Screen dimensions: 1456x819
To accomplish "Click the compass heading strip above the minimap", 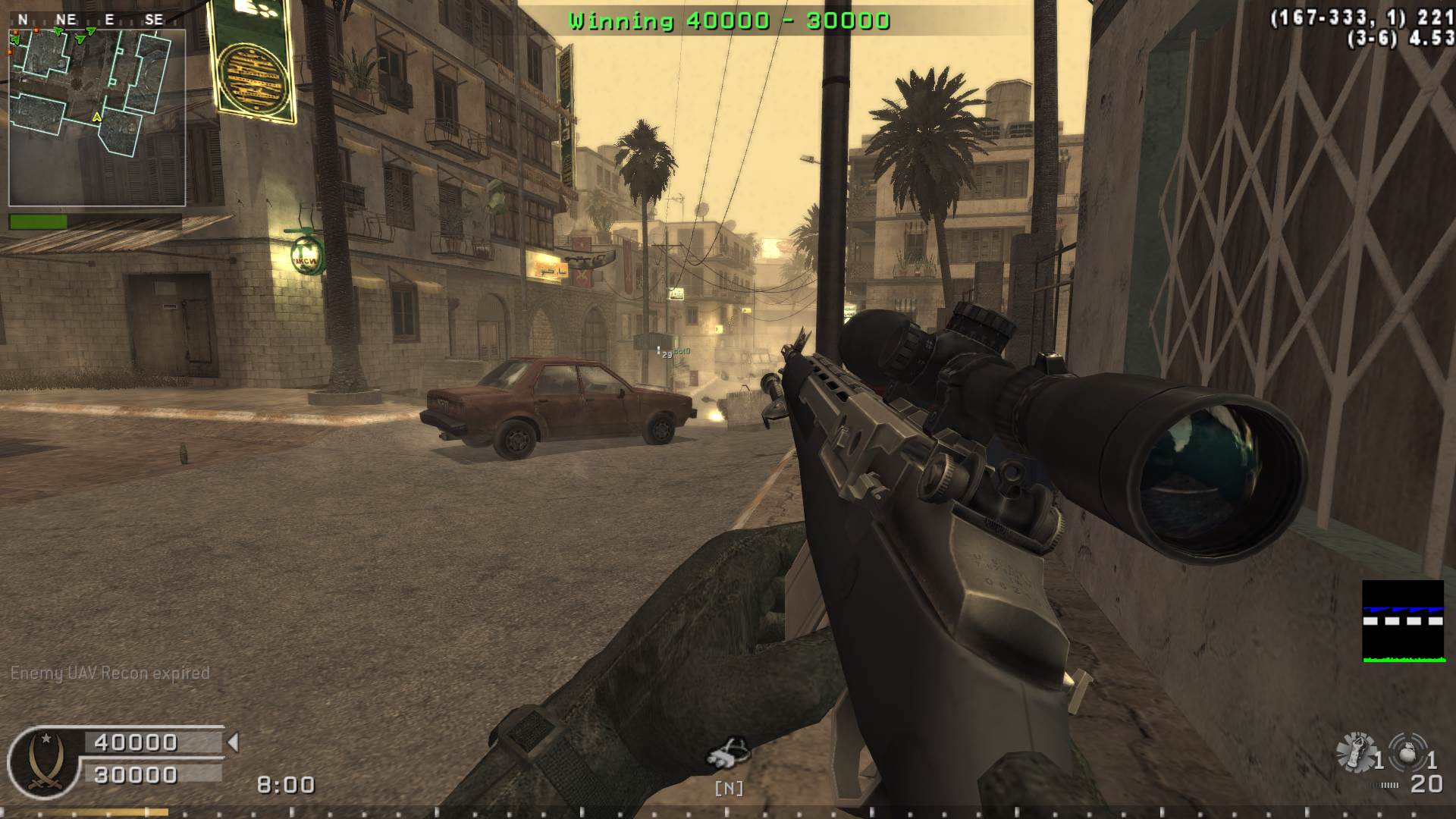I will tap(89, 20).
